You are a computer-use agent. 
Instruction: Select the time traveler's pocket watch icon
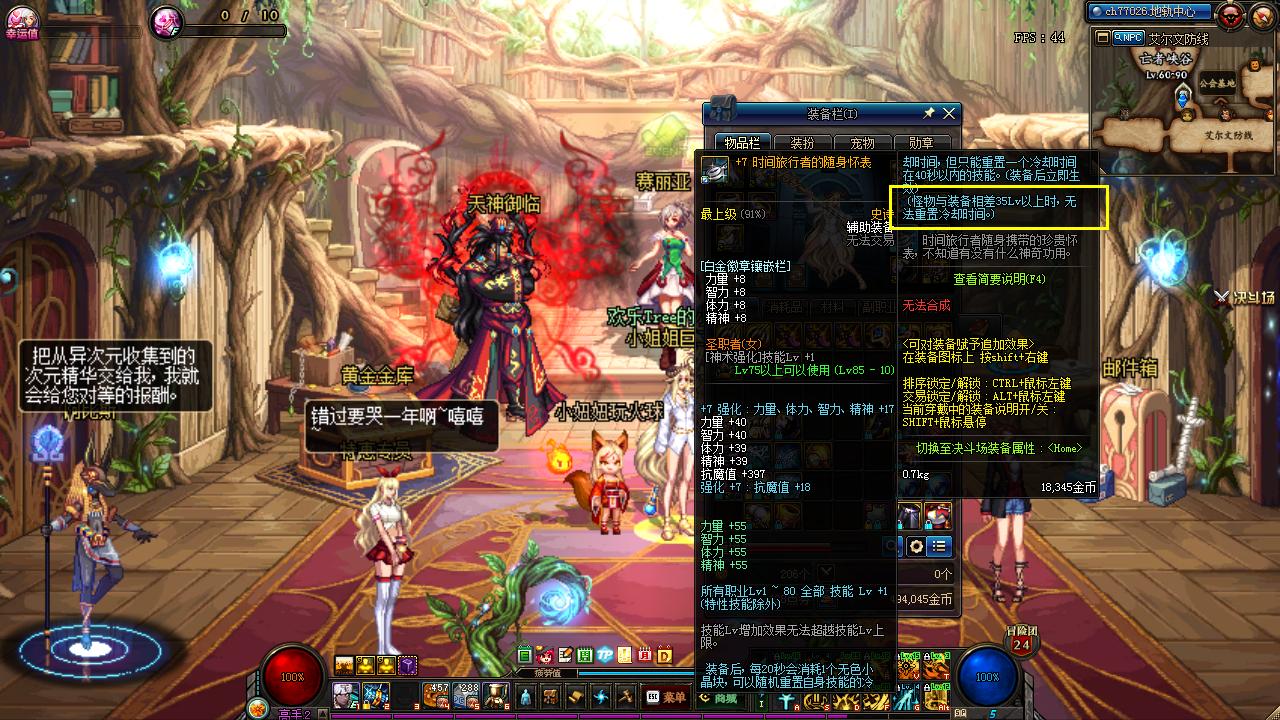coord(714,170)
